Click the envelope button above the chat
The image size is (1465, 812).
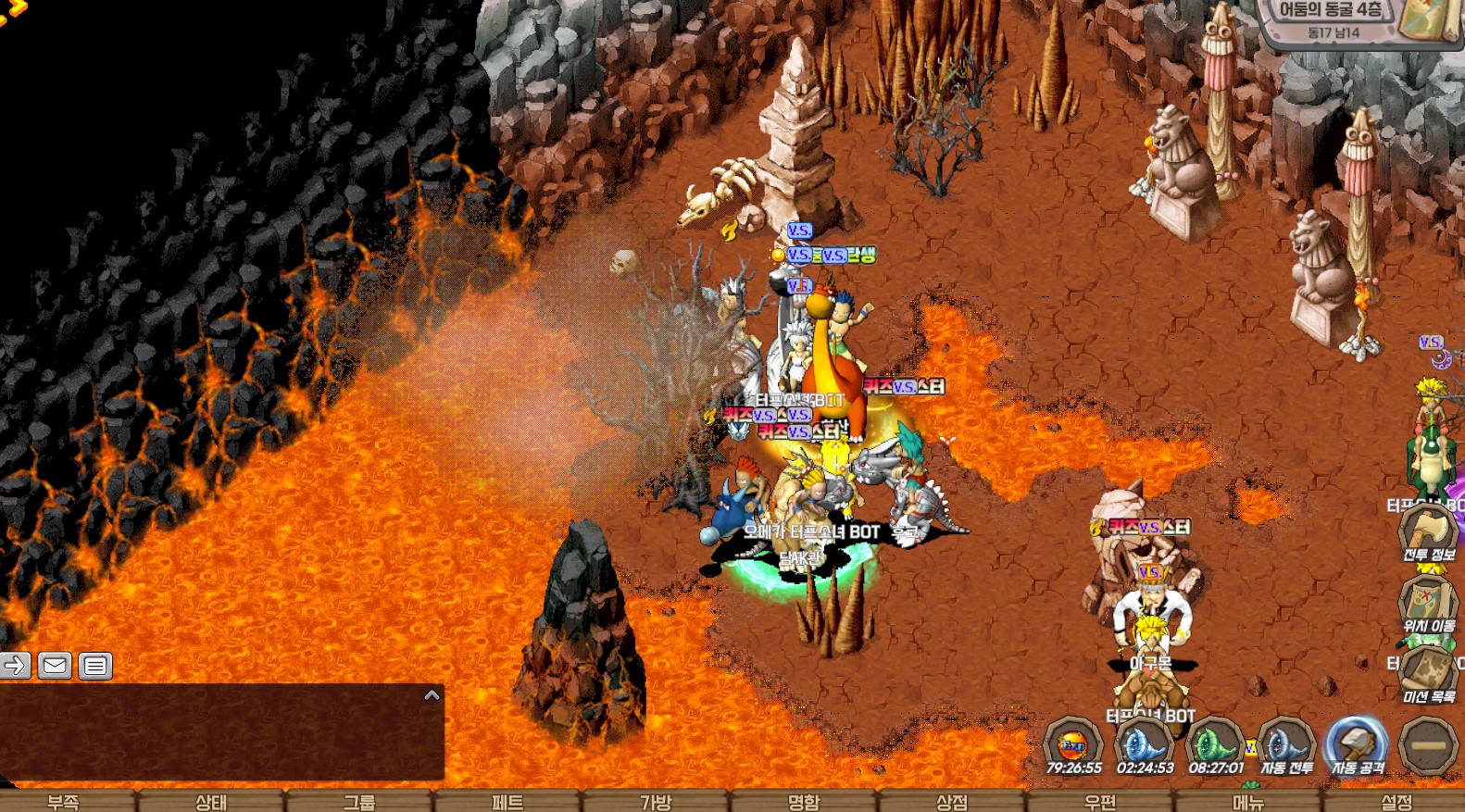tap(56, 665)
